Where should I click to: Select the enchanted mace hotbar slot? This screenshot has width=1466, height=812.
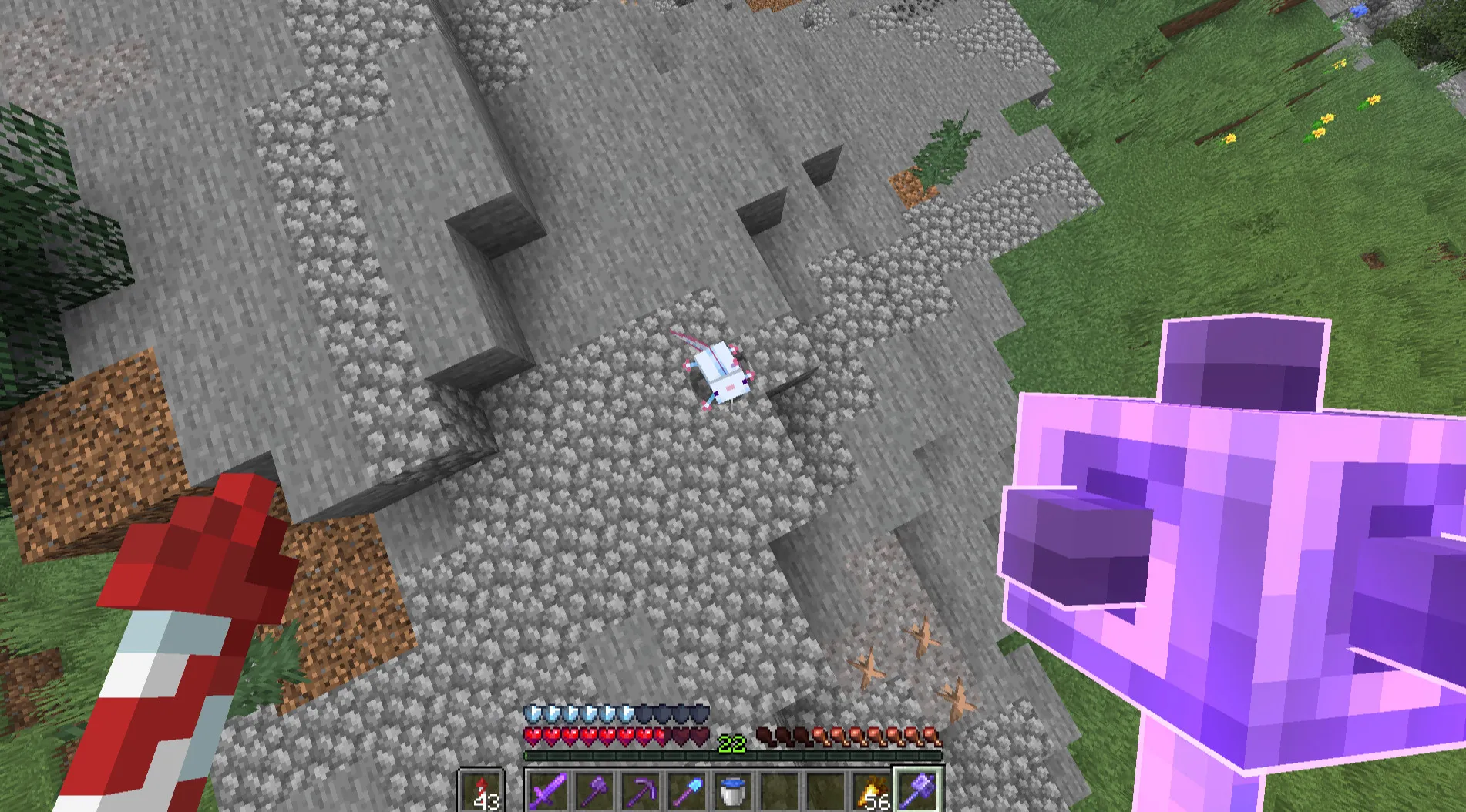click(918, 791)
